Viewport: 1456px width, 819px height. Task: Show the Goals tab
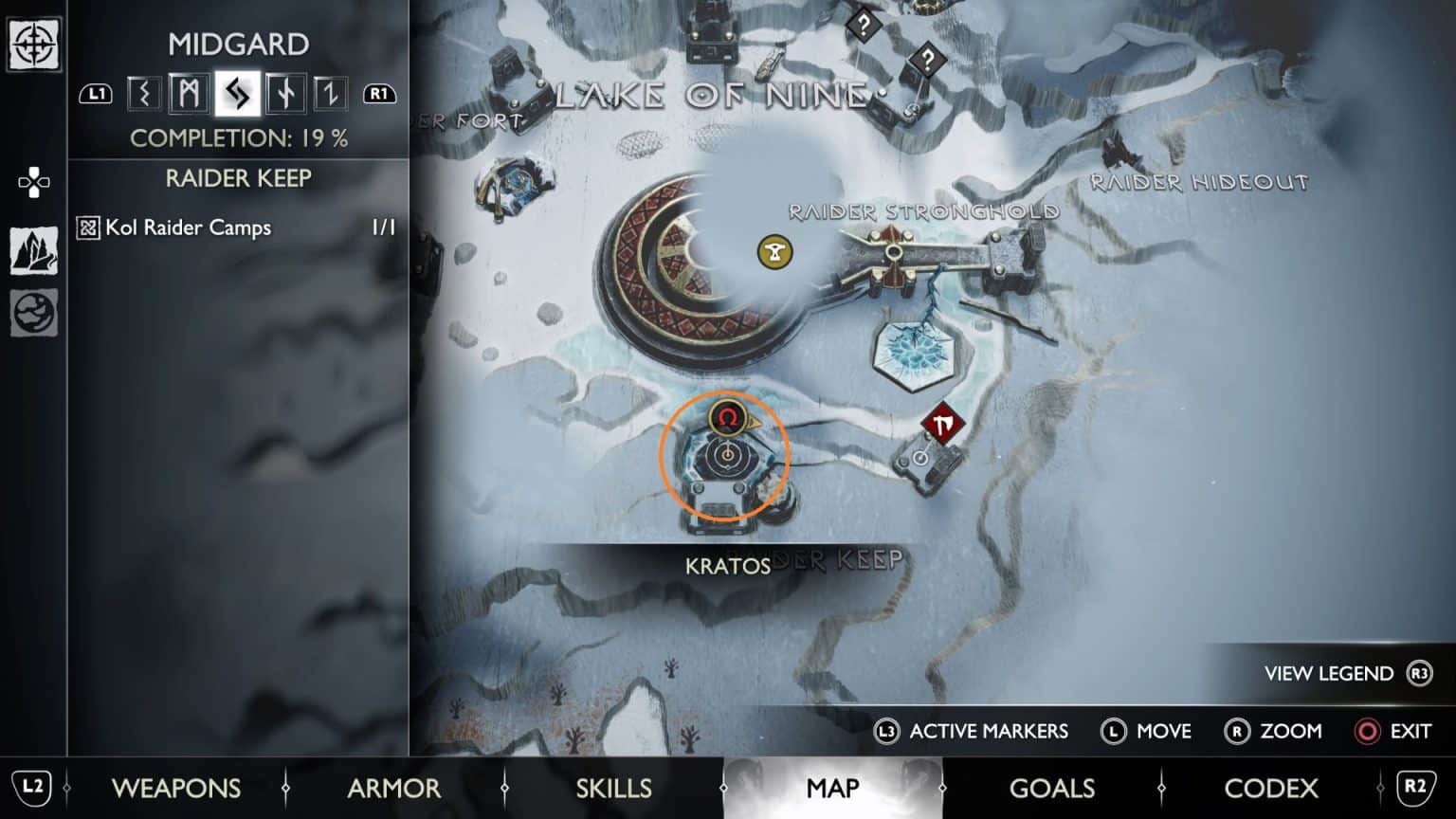click(1051, 788)
